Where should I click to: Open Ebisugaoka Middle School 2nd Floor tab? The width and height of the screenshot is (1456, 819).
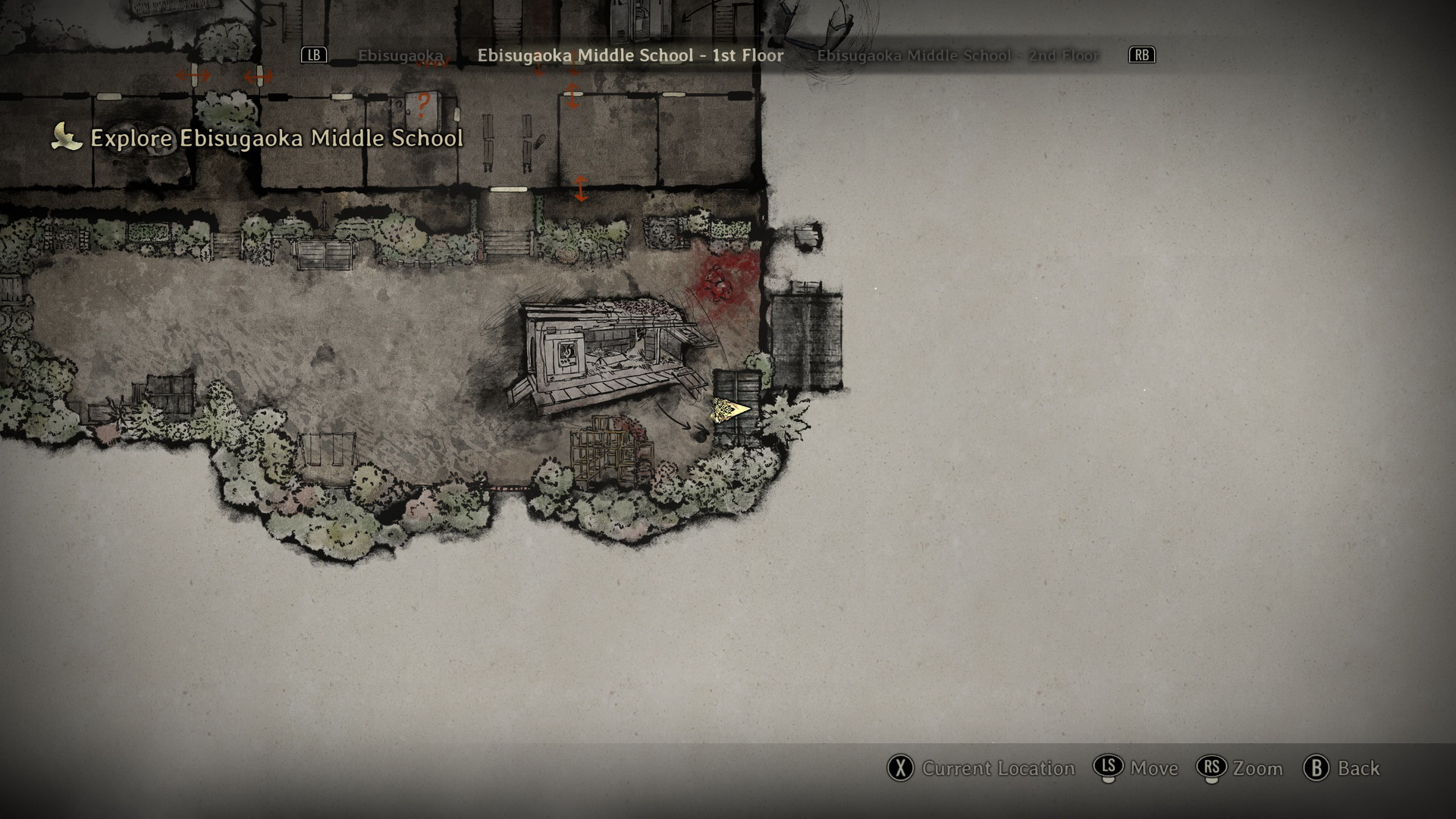pos(957,55)
